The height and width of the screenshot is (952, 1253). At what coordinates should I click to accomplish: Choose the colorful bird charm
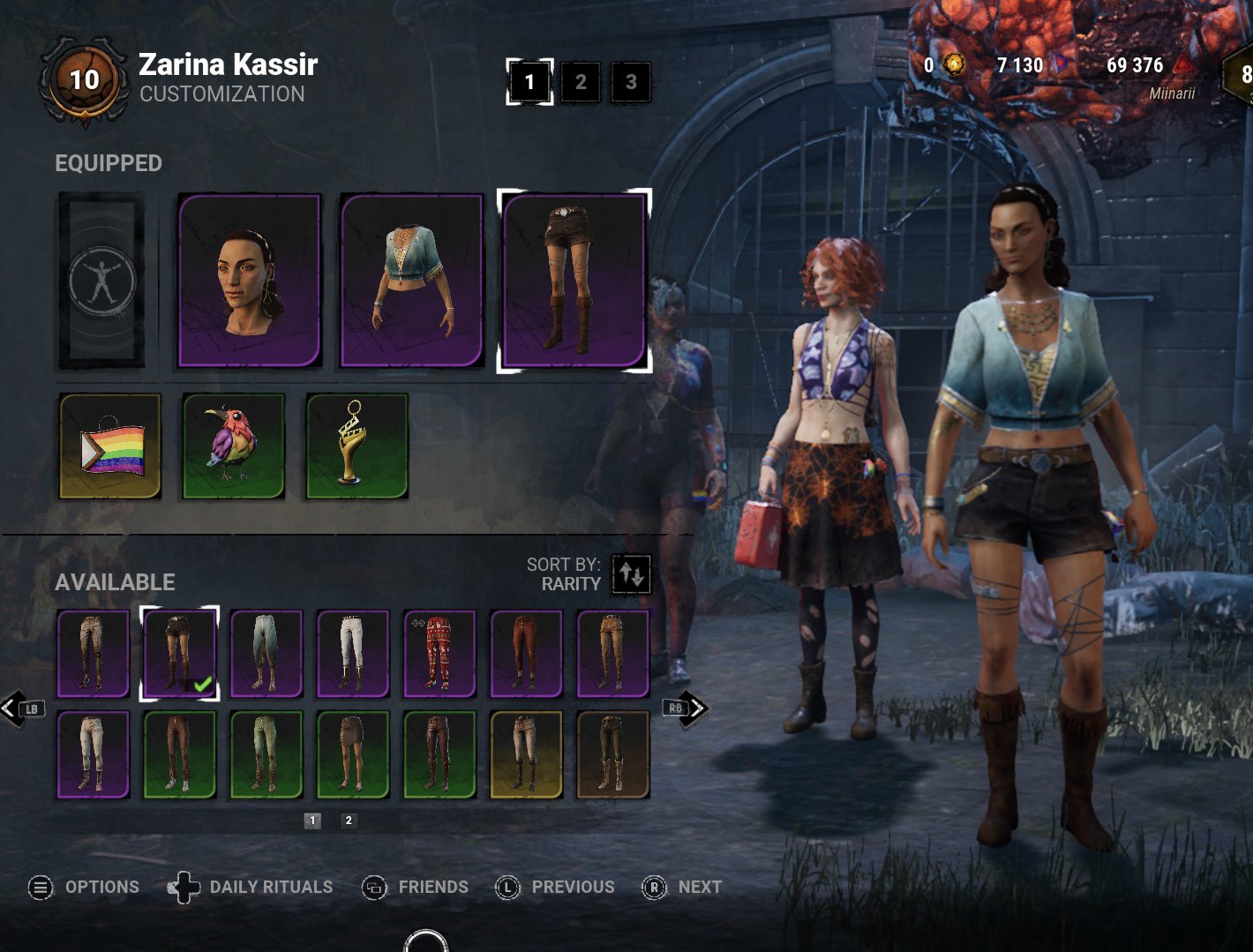click(234, 446)
